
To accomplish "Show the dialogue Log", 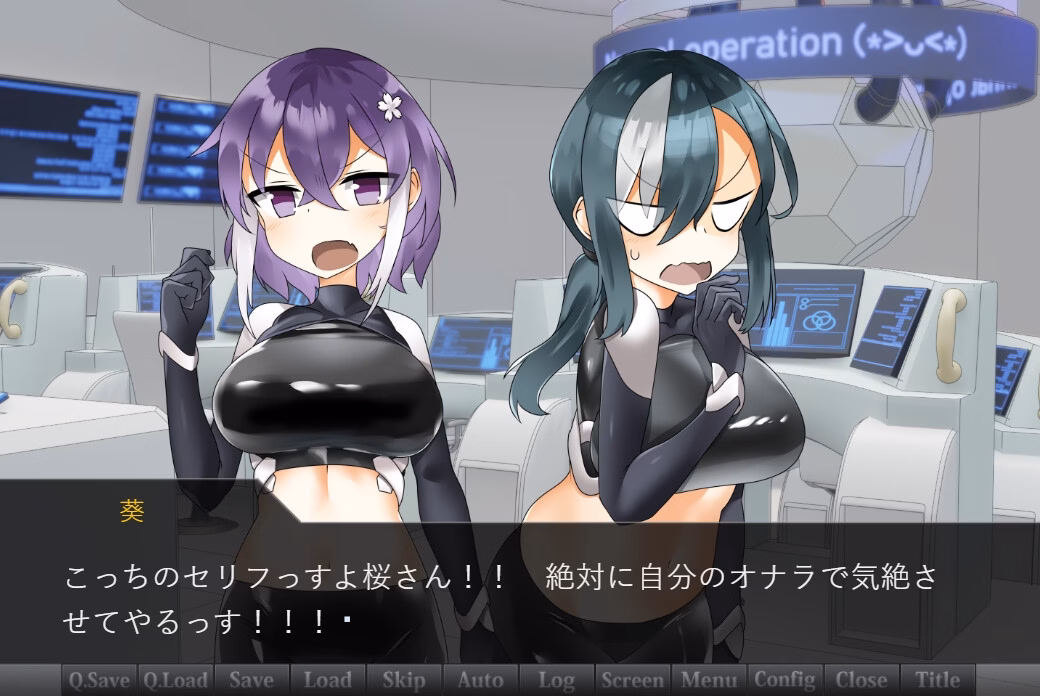I will 556,680.
